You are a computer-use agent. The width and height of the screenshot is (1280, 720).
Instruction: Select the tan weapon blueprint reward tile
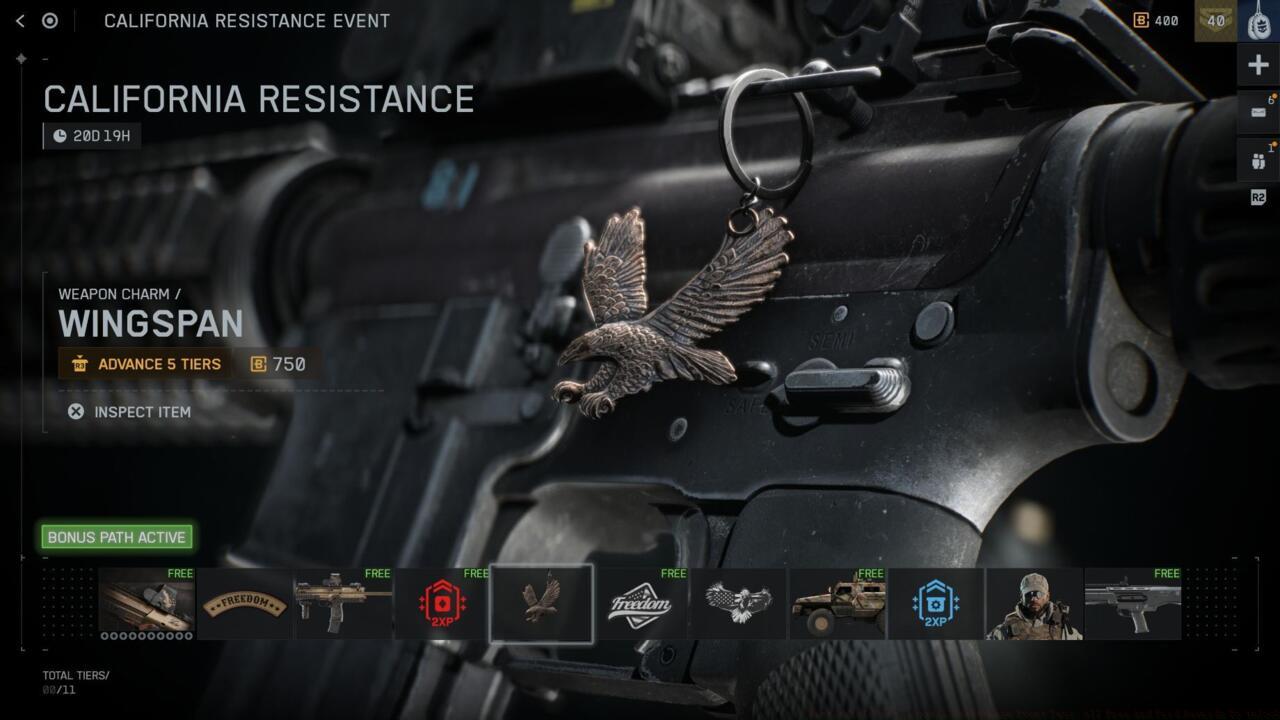point(146,604)
